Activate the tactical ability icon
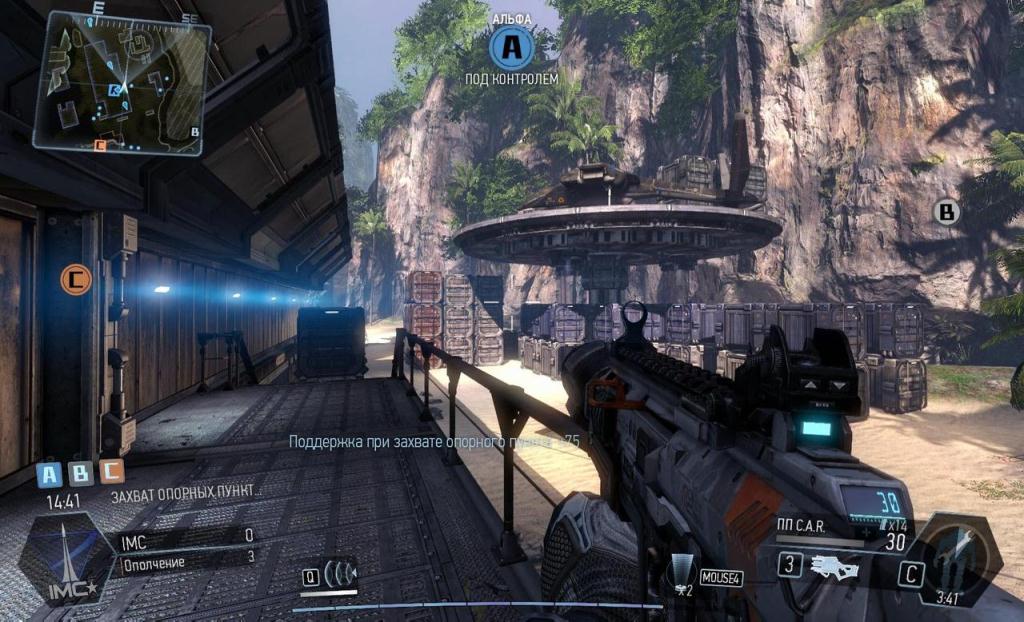The height and width of the screenshot is (622, 1024). point(341,575)
